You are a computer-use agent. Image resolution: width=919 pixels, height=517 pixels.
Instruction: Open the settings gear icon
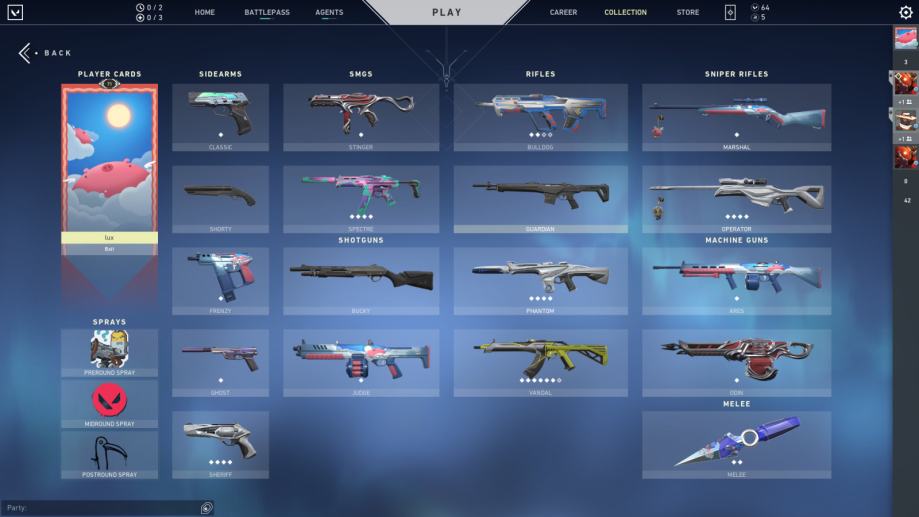tap(906, 13)
